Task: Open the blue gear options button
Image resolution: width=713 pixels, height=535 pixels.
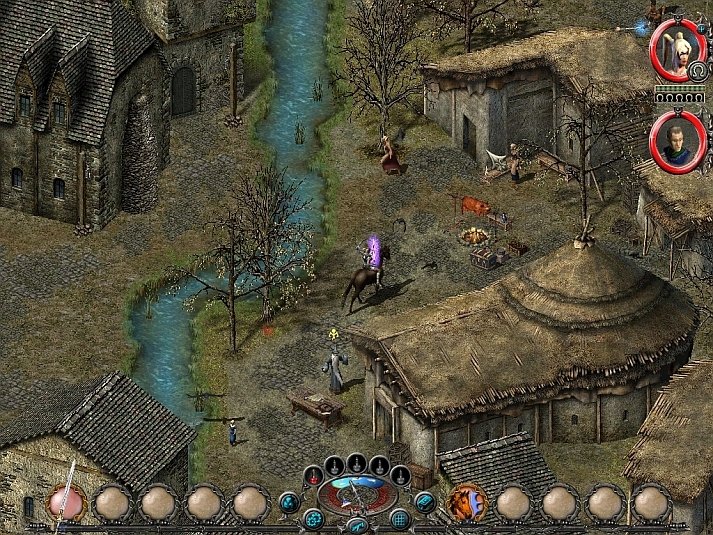Action: coord(312,518)
